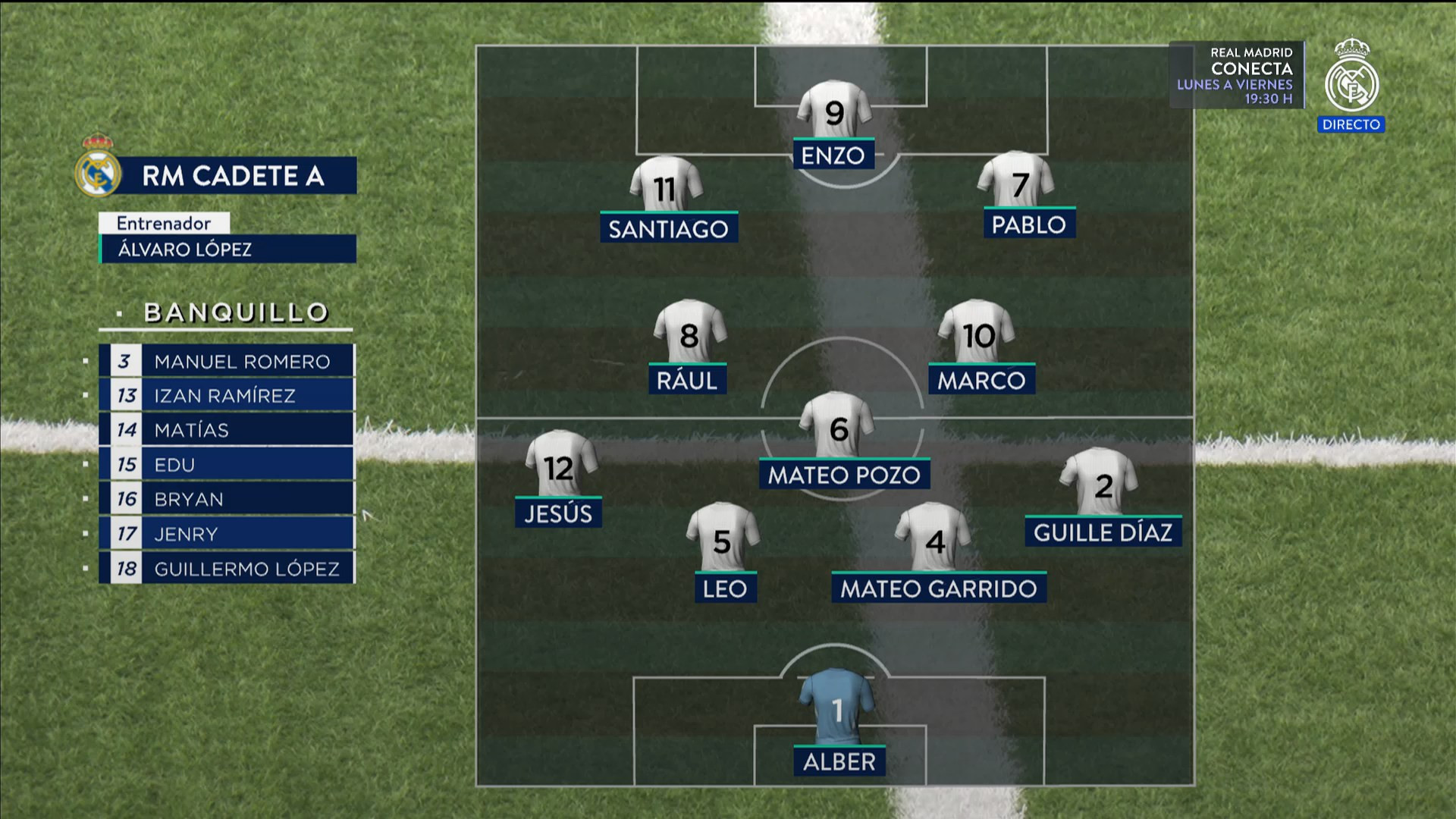
Task: Choose Mateo Pozo's number 6 shirt
Action: click(838, 426)
